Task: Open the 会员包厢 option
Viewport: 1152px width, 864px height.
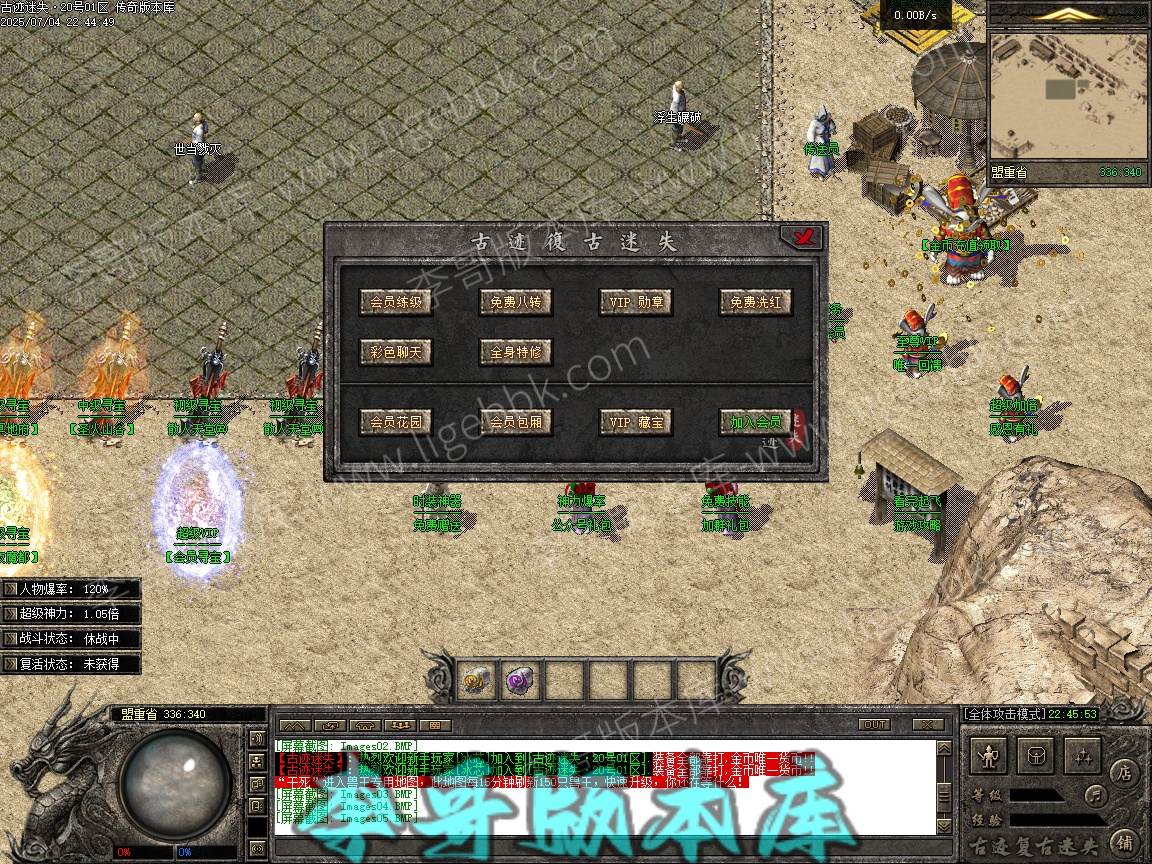Action: point(515,422)
